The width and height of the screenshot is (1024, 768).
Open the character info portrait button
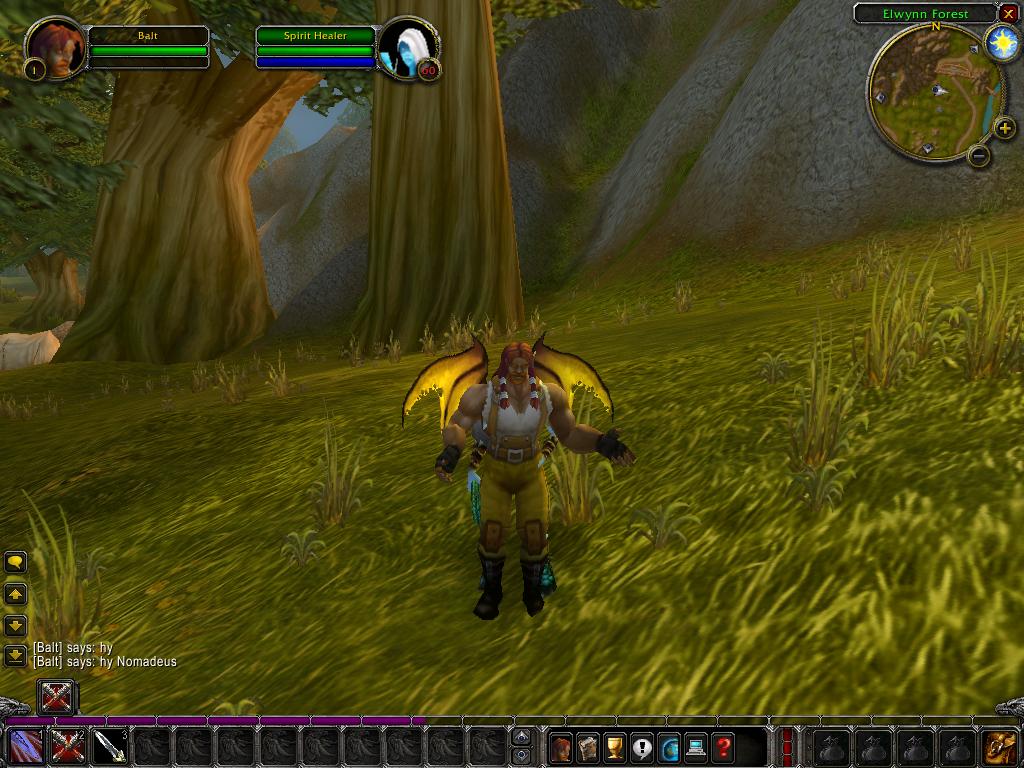click(561, 746)
